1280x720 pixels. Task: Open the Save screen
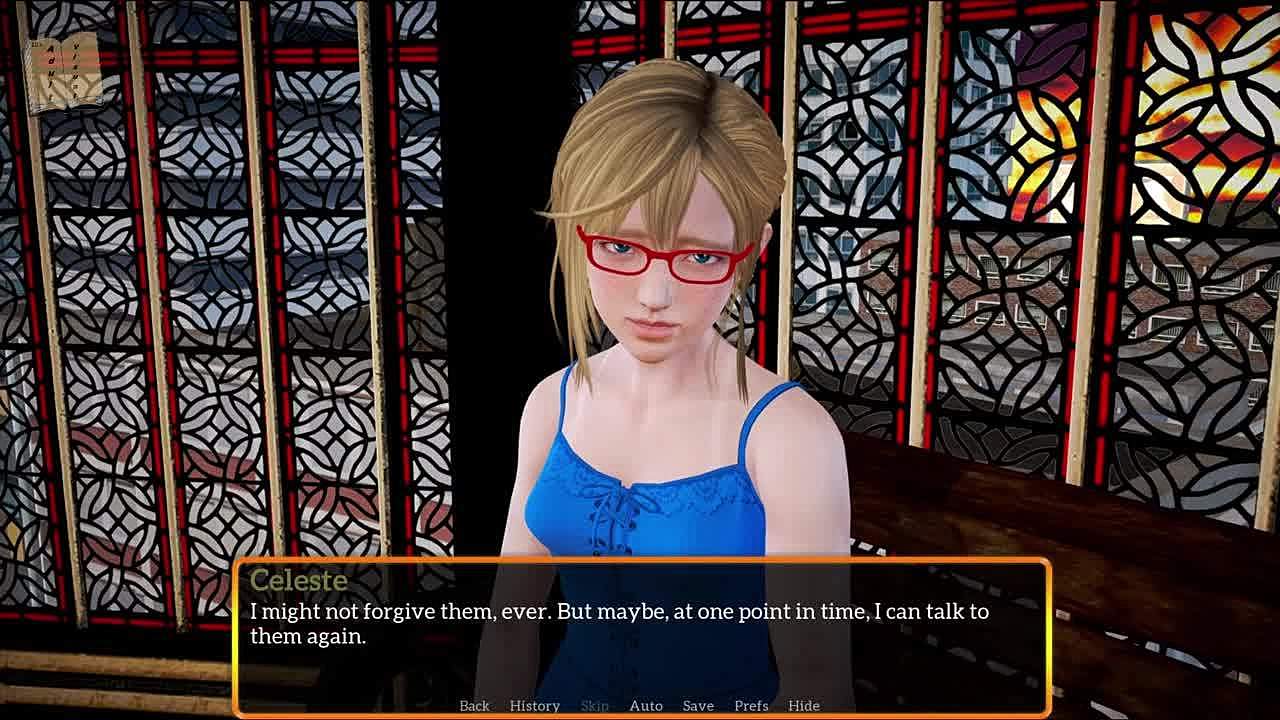(x=698, y=706)
